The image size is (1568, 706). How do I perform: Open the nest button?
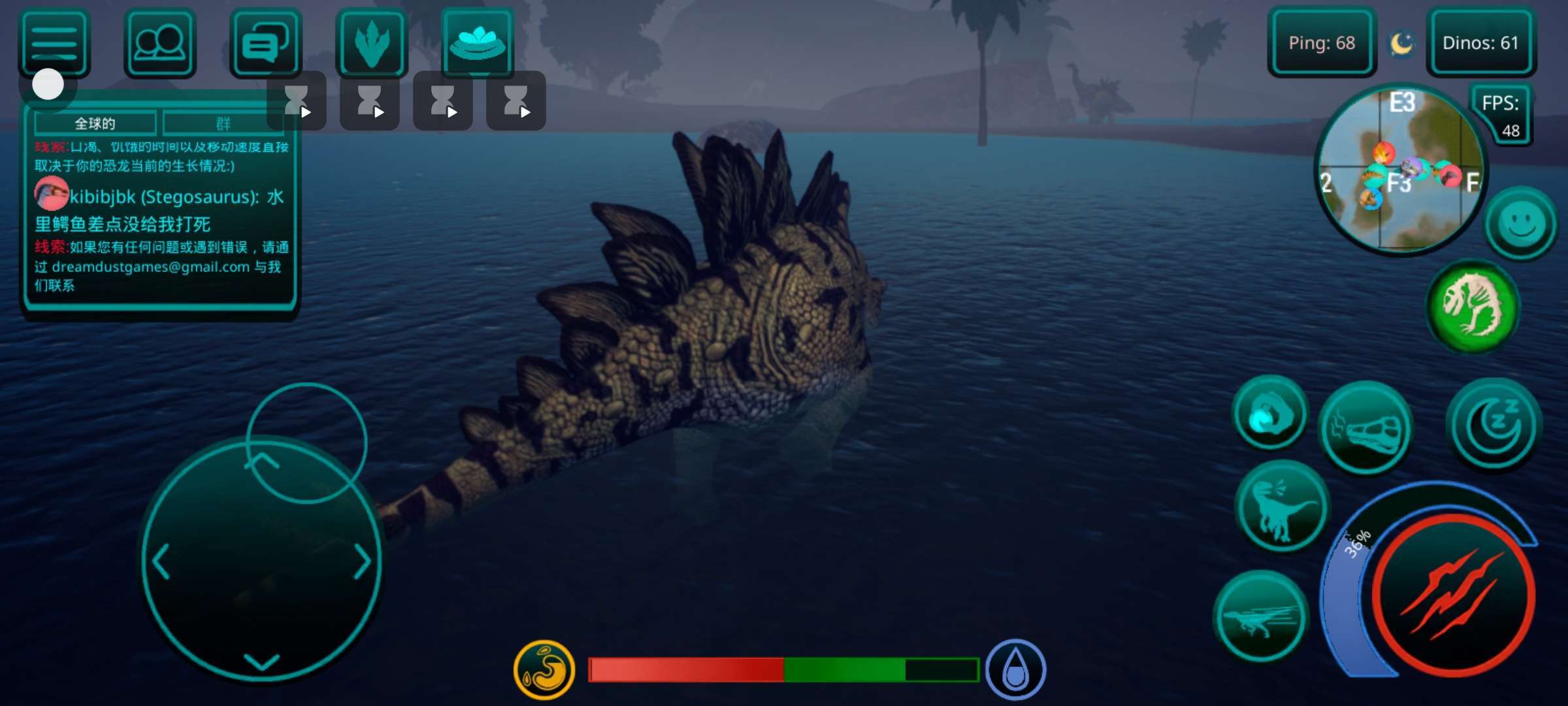pyautogui.click(x=478, y=42)
